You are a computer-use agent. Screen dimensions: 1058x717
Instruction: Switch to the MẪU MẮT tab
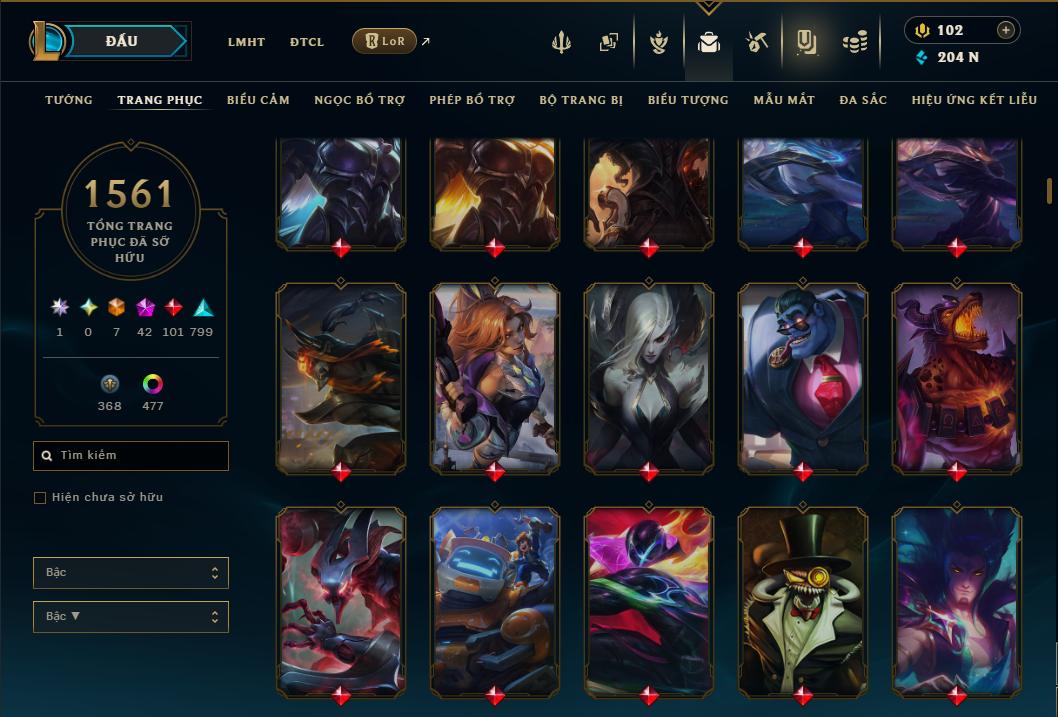click(784, 100)
